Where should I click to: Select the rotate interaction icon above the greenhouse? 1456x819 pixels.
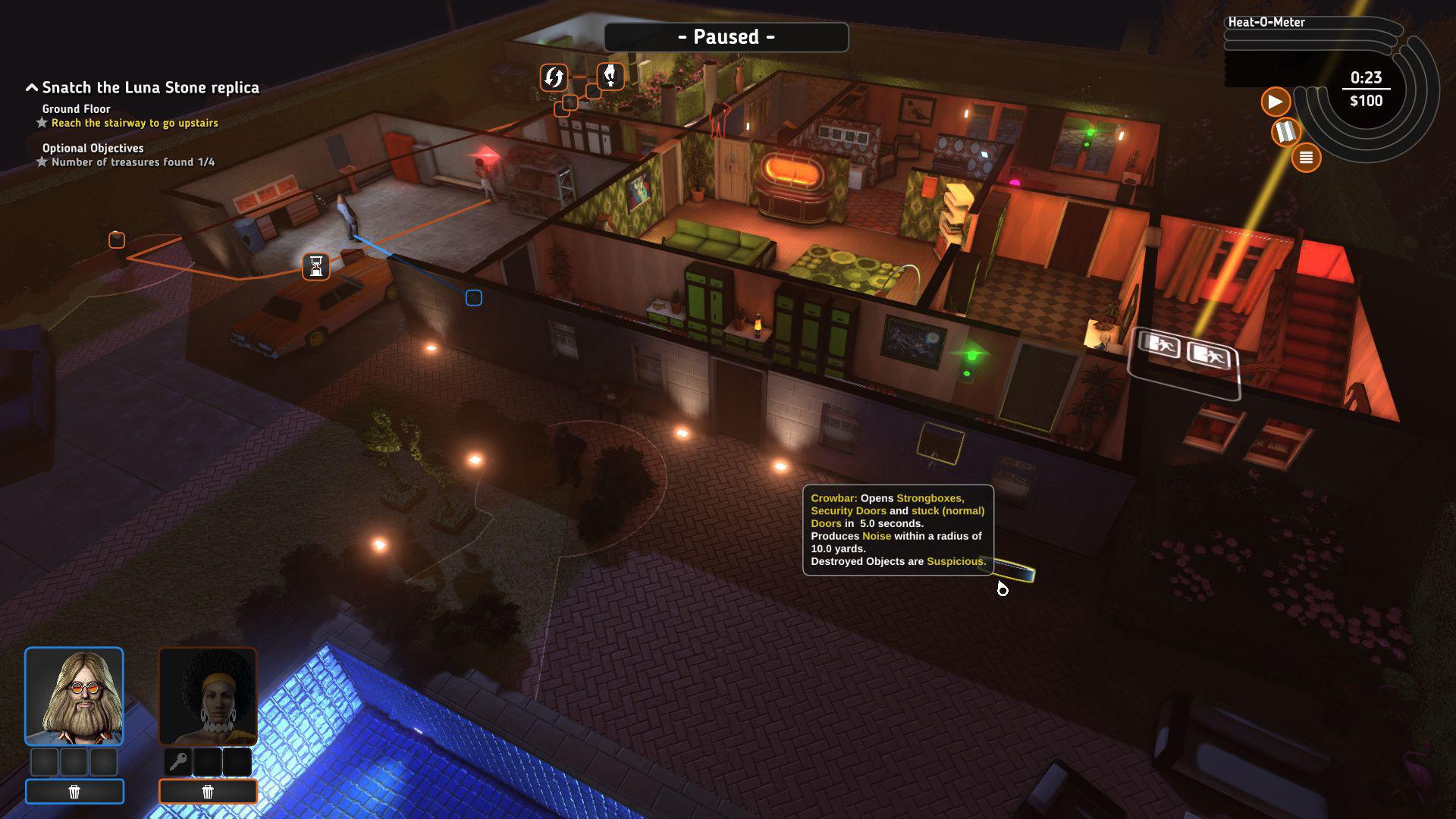(x=553, y=77)
